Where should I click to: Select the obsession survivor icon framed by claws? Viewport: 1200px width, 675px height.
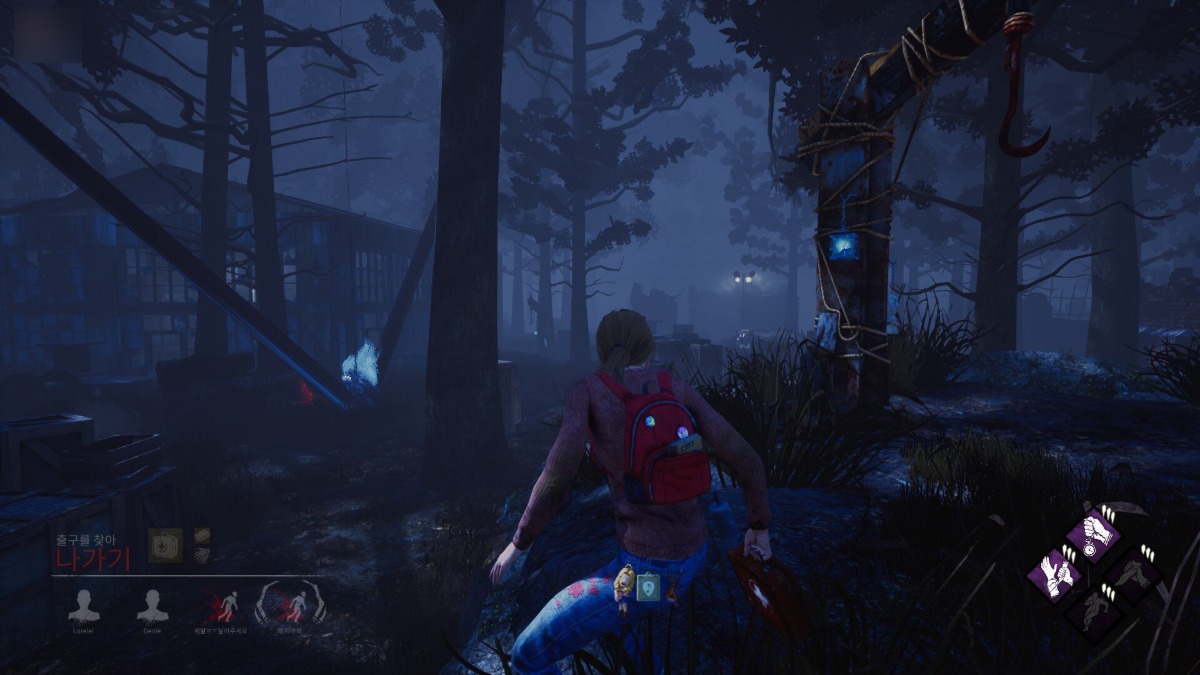[290, 605]
